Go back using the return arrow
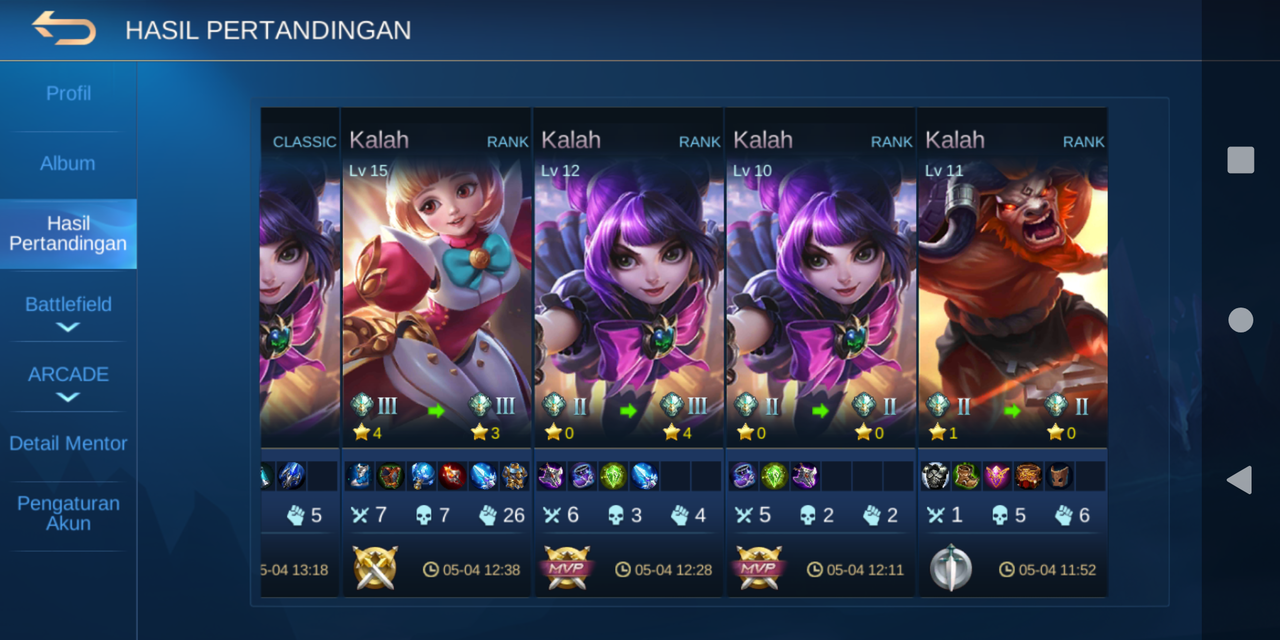The image size is (1280, 640). (x=64, y=28)
